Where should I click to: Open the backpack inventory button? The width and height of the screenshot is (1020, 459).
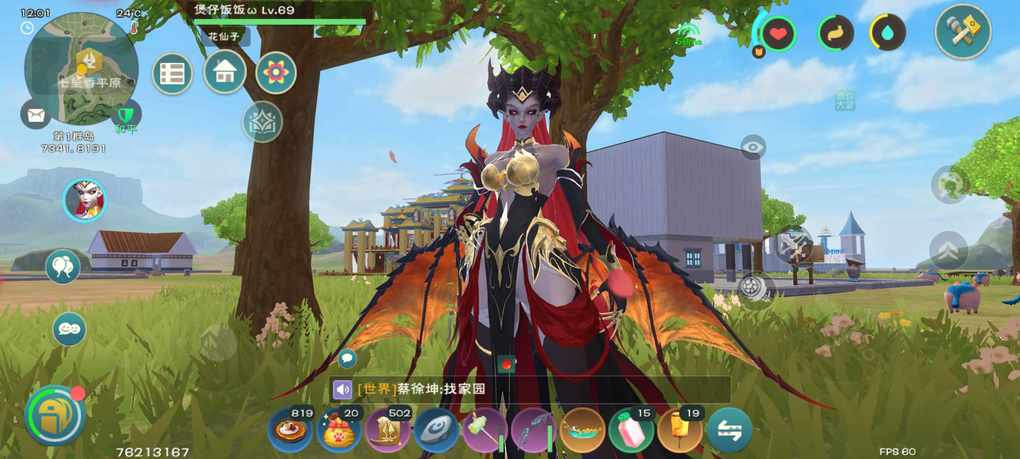53,414
